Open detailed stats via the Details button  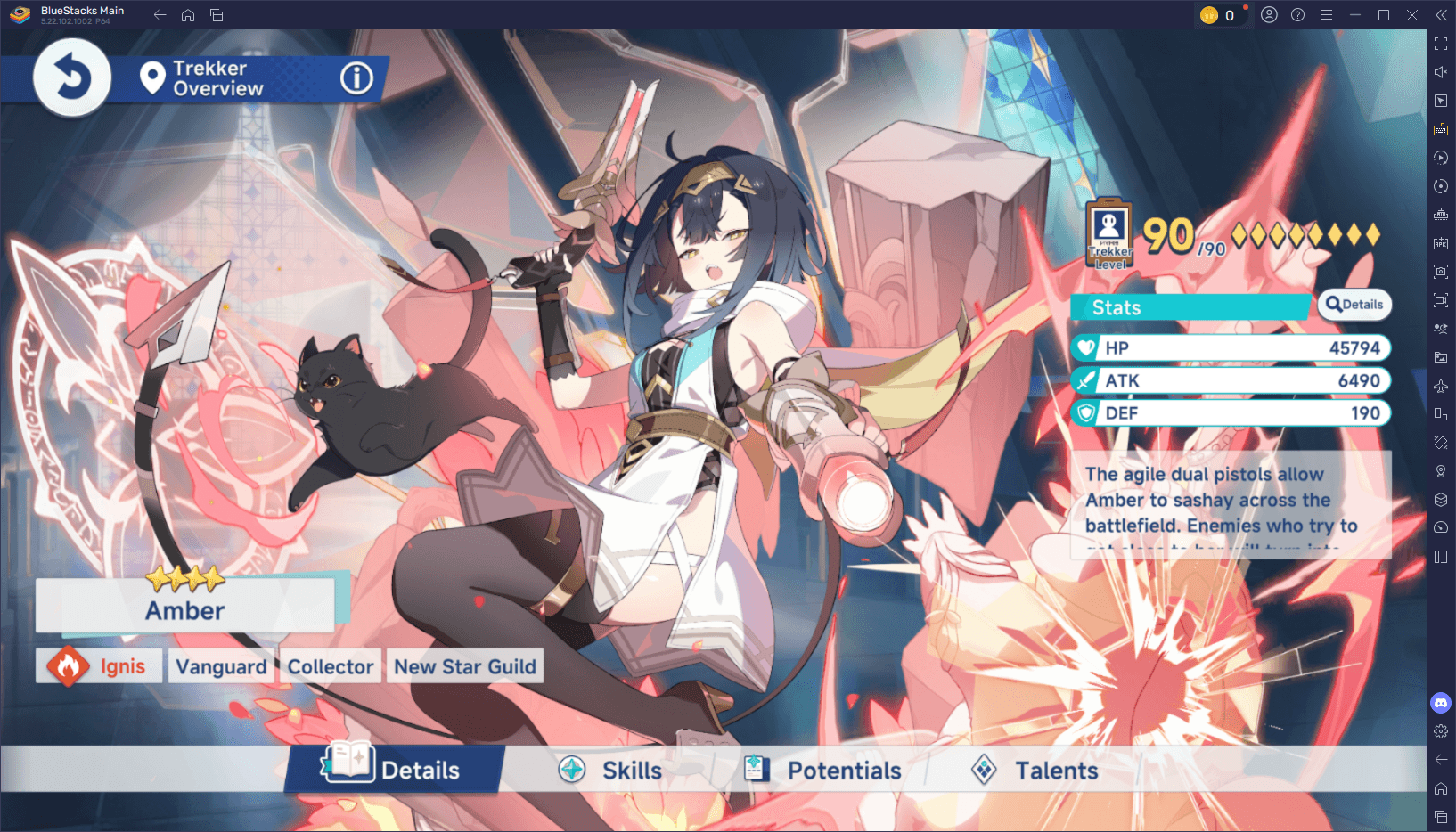pyautogui.click(x=1354, y=306)
